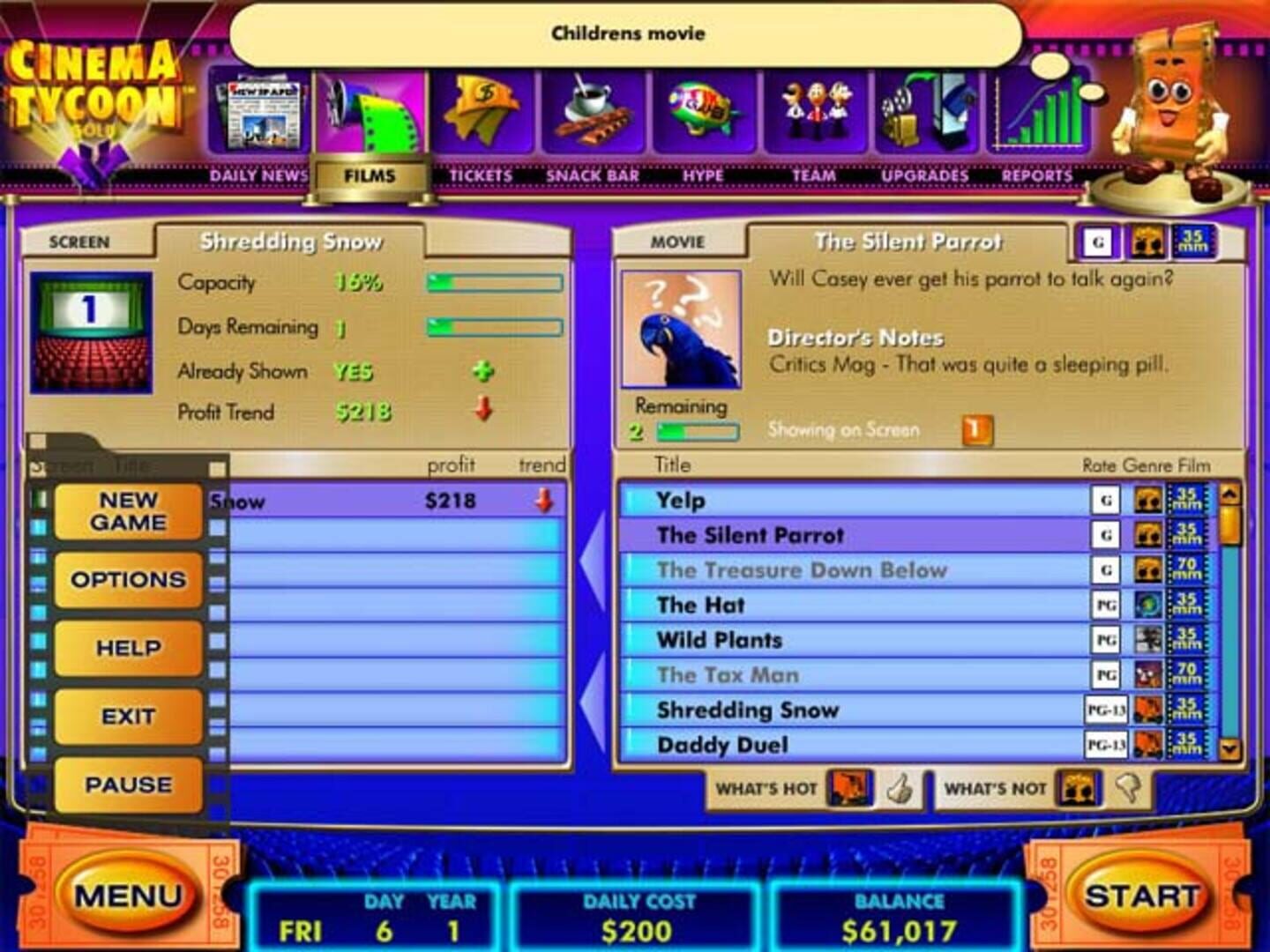View the Reports chart icon
1270x952 pixels.
tap(1041, 110)
